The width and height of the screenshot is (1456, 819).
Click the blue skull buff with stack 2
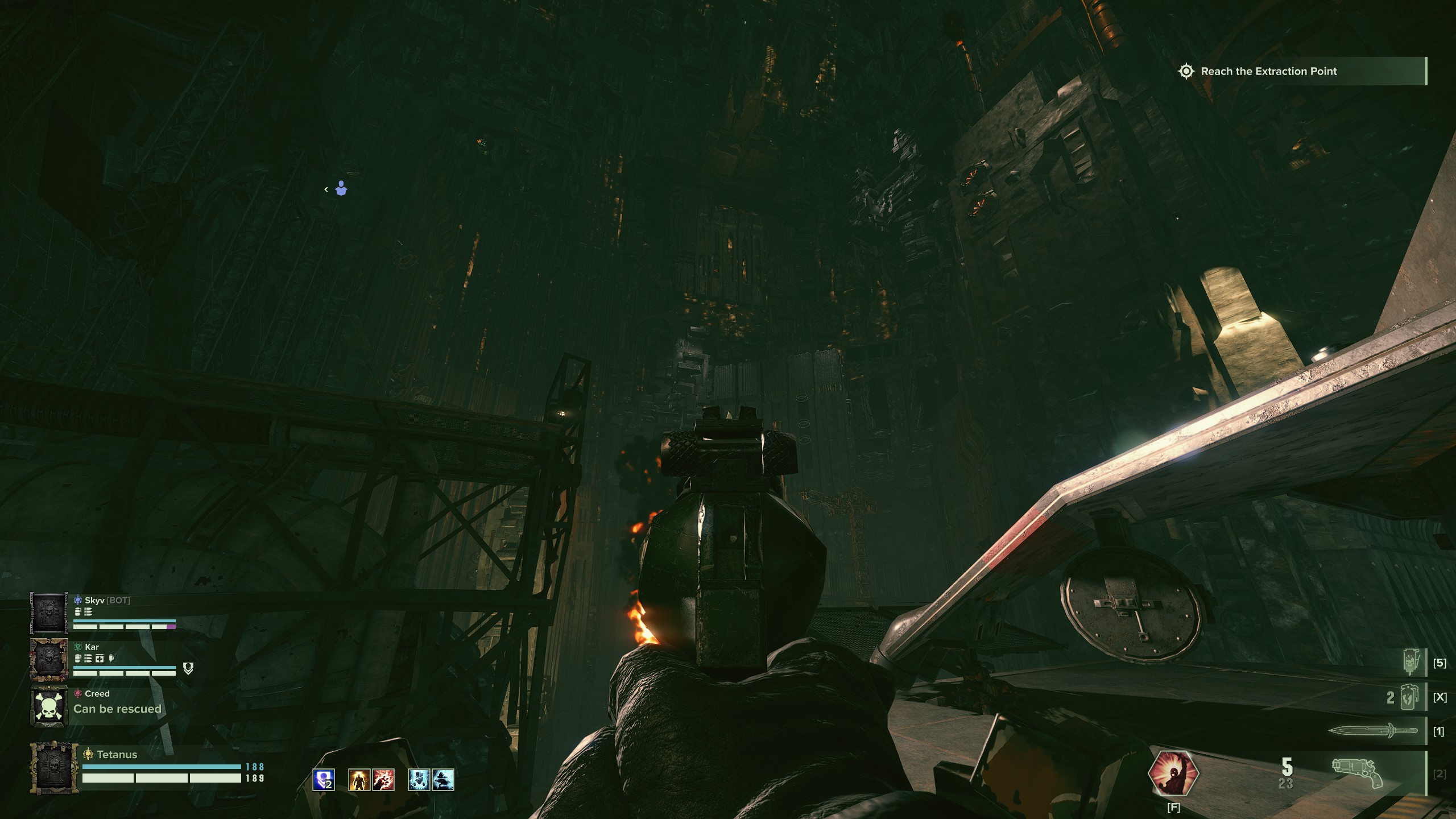click(x=324, y=780)
